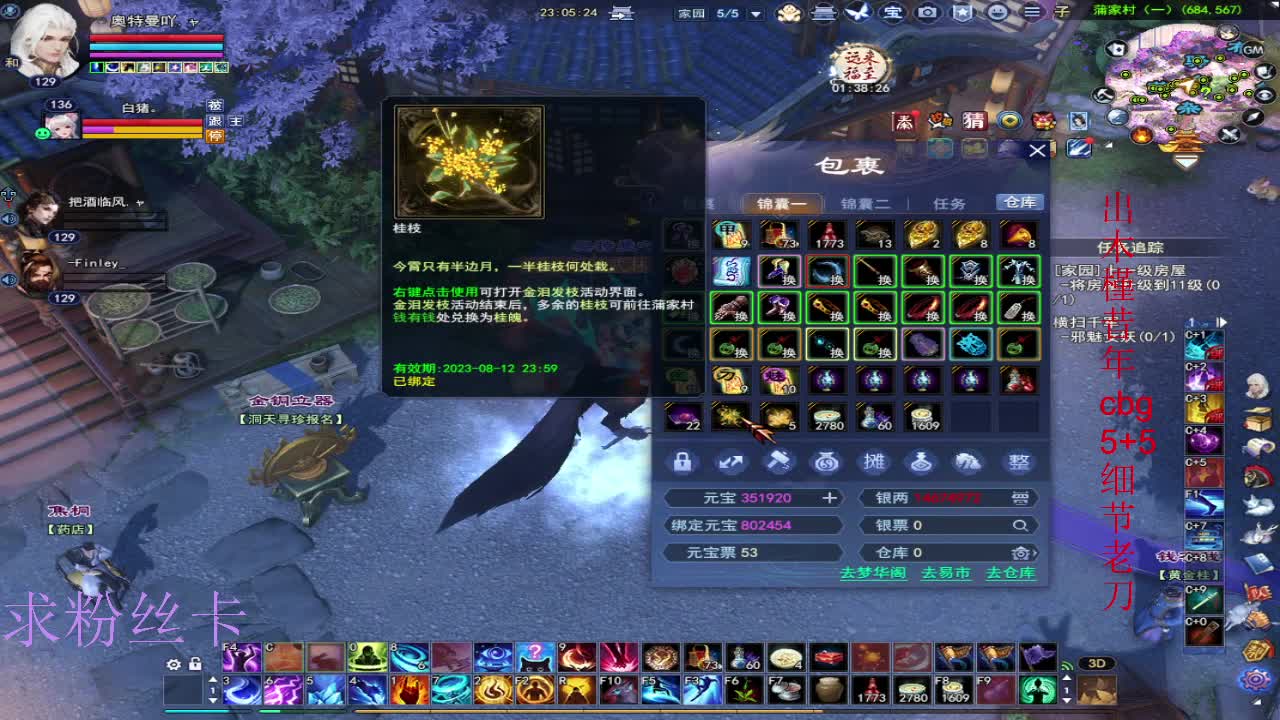
Task: Expand the arrow beside the 仓库 gear icon
Action: point(1035,551)
